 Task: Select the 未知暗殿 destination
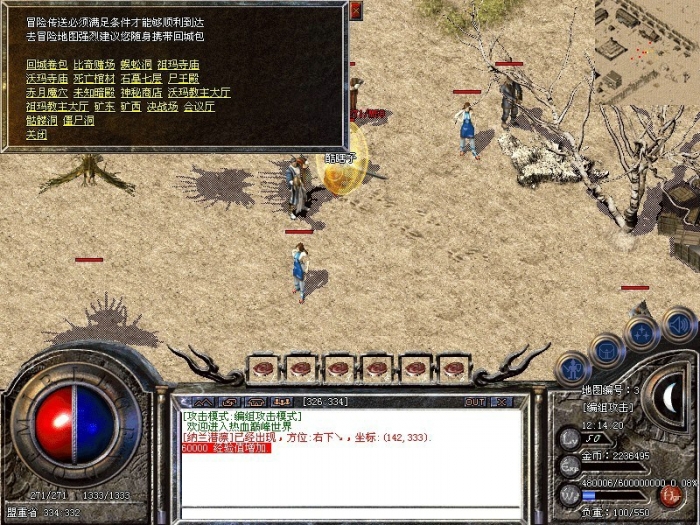(x=94, y=91)
